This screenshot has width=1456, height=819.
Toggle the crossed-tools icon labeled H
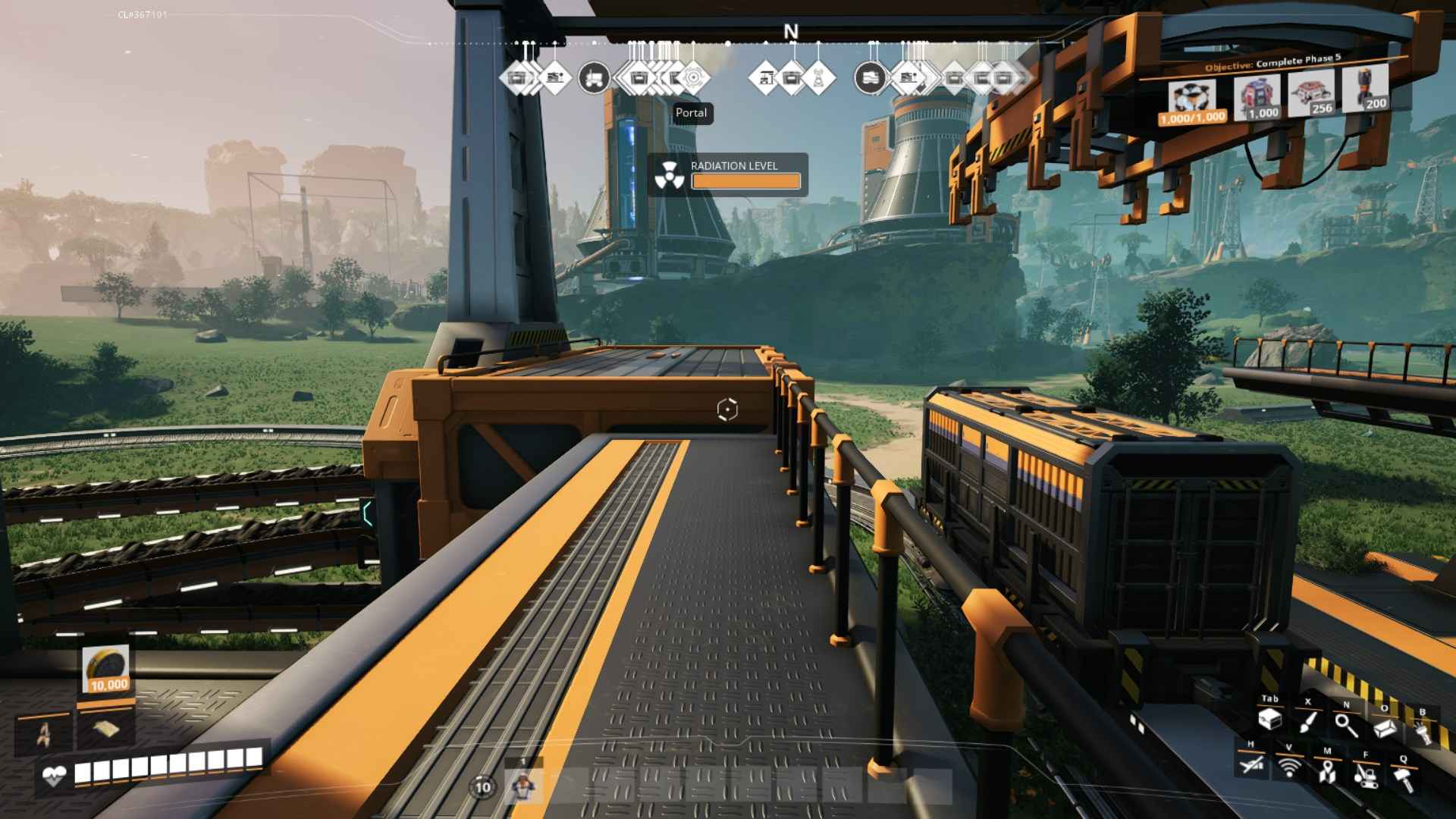1252,766
